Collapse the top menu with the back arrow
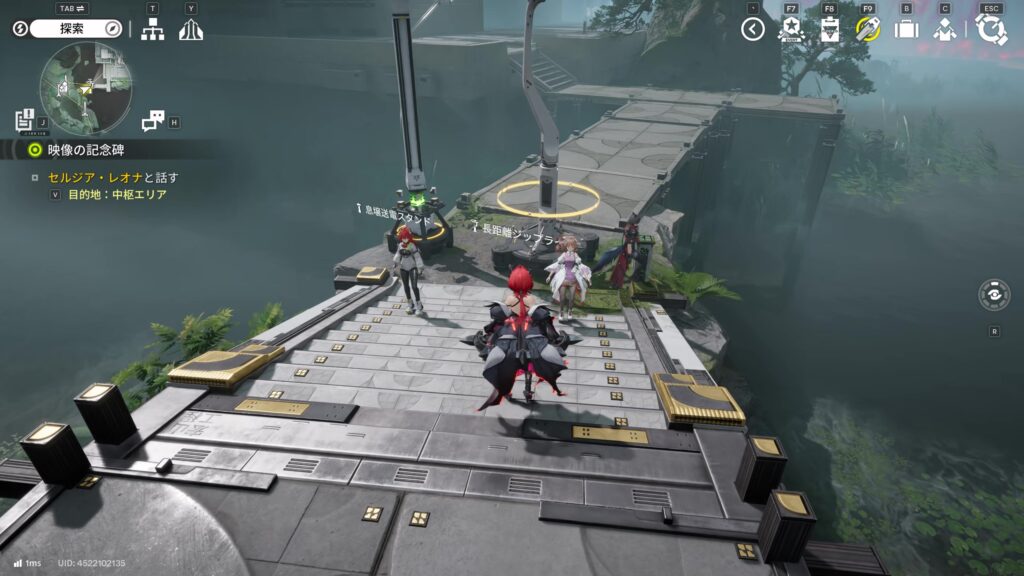This screenshot has height=576, width=1024. tap(753, 29)
